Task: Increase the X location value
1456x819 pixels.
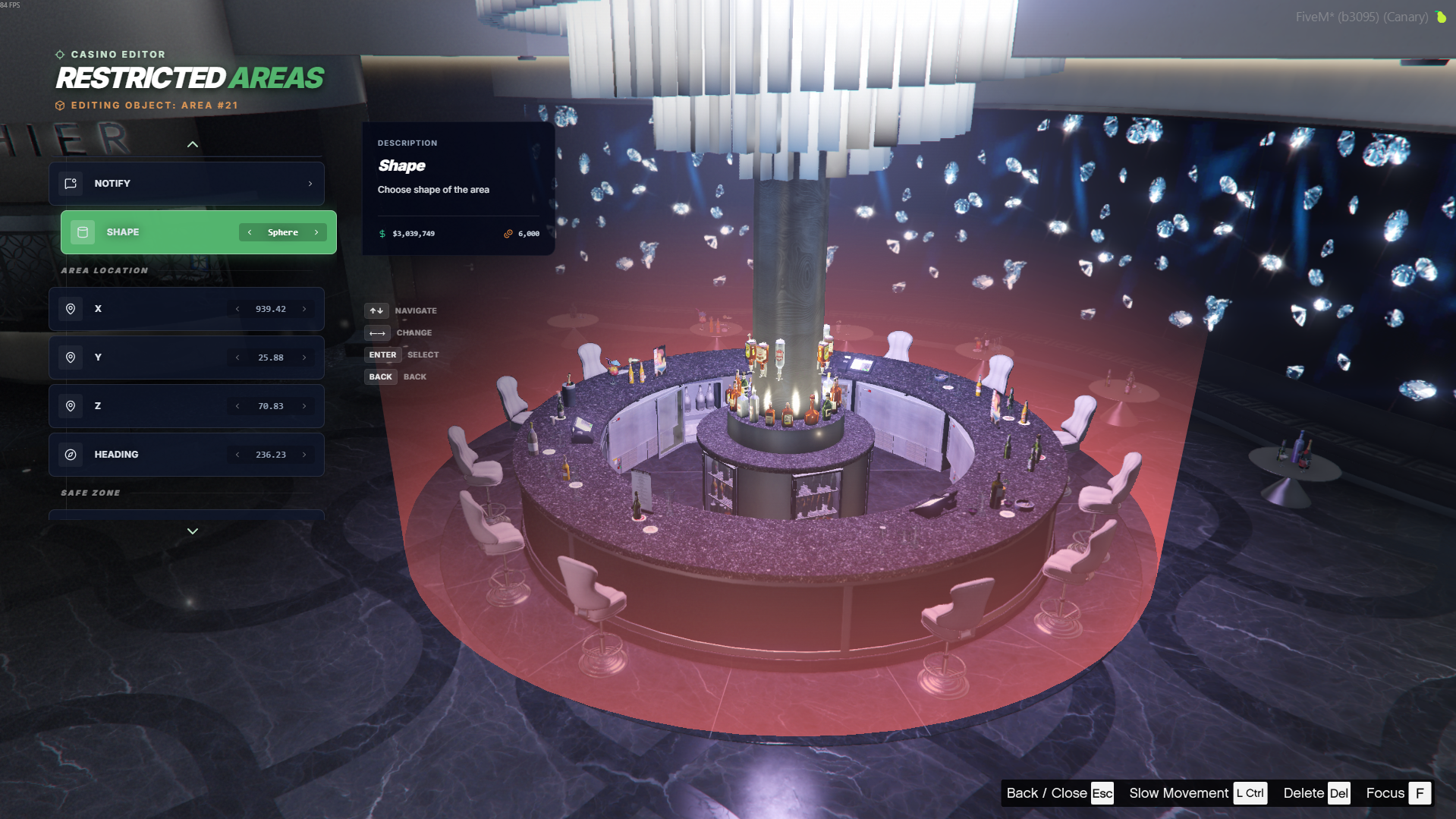Action: coord(304,309)
